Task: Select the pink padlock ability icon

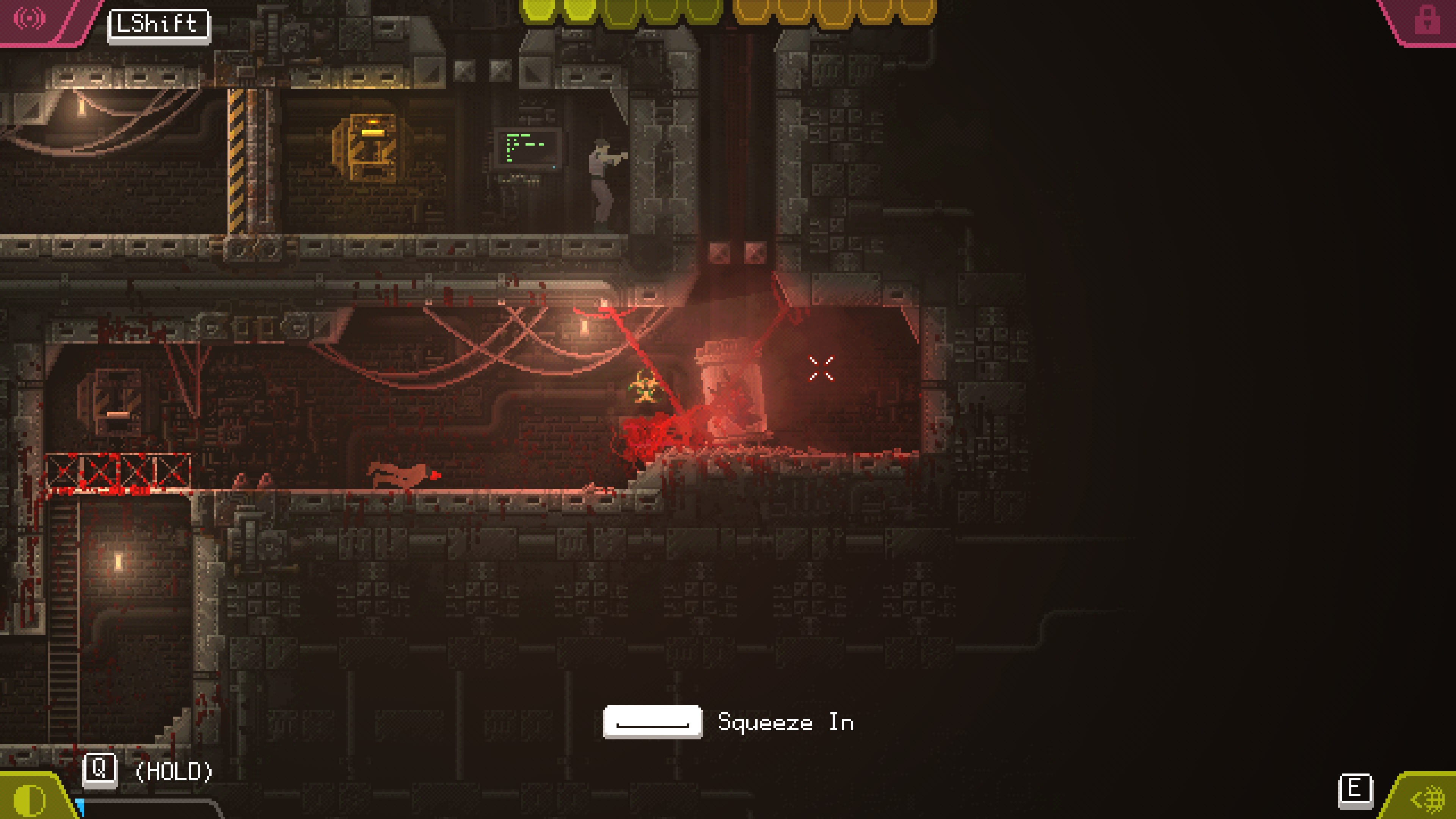Action: [1426, 20]
